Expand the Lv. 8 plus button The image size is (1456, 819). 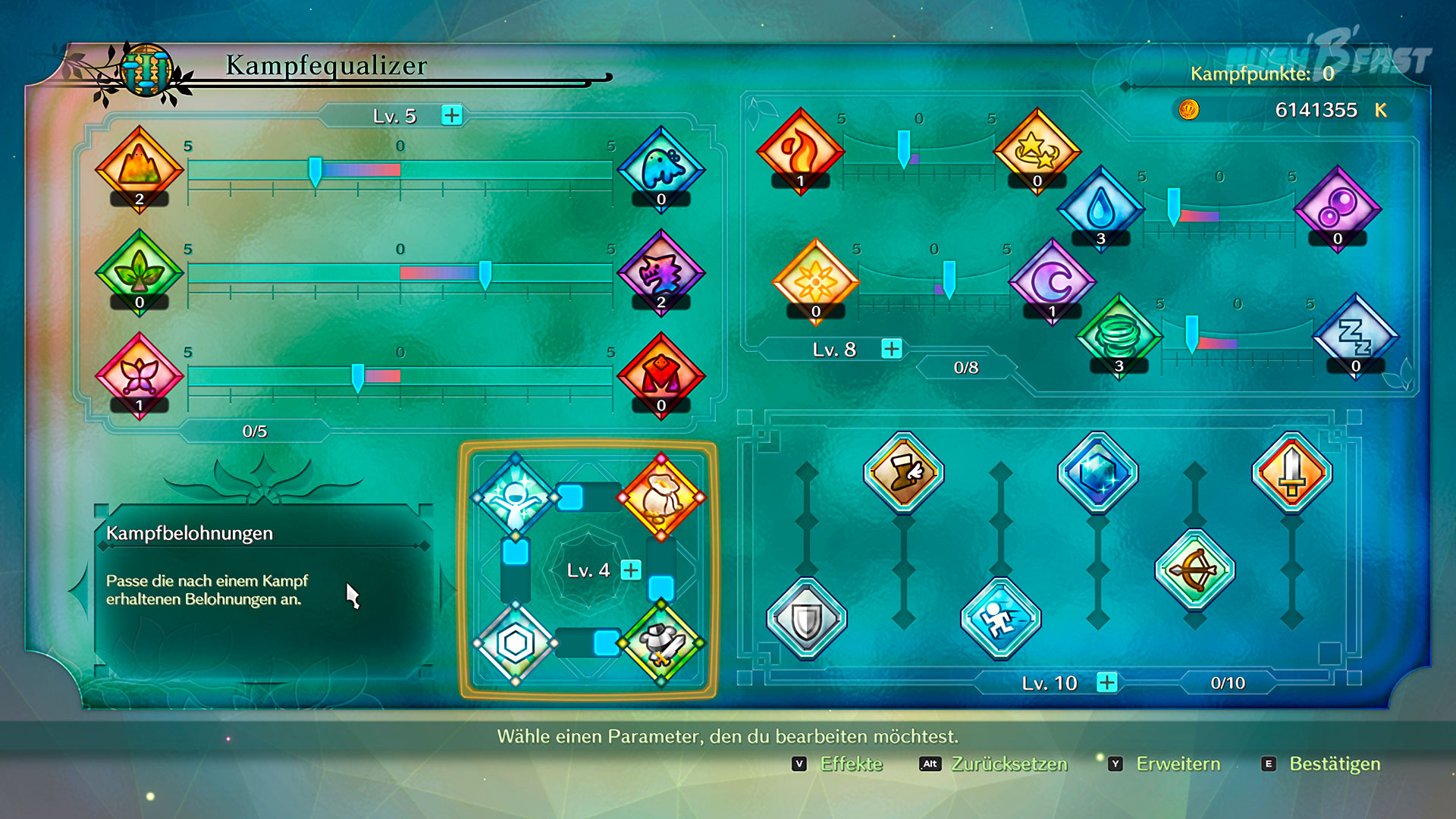click(x=892, y=349)
